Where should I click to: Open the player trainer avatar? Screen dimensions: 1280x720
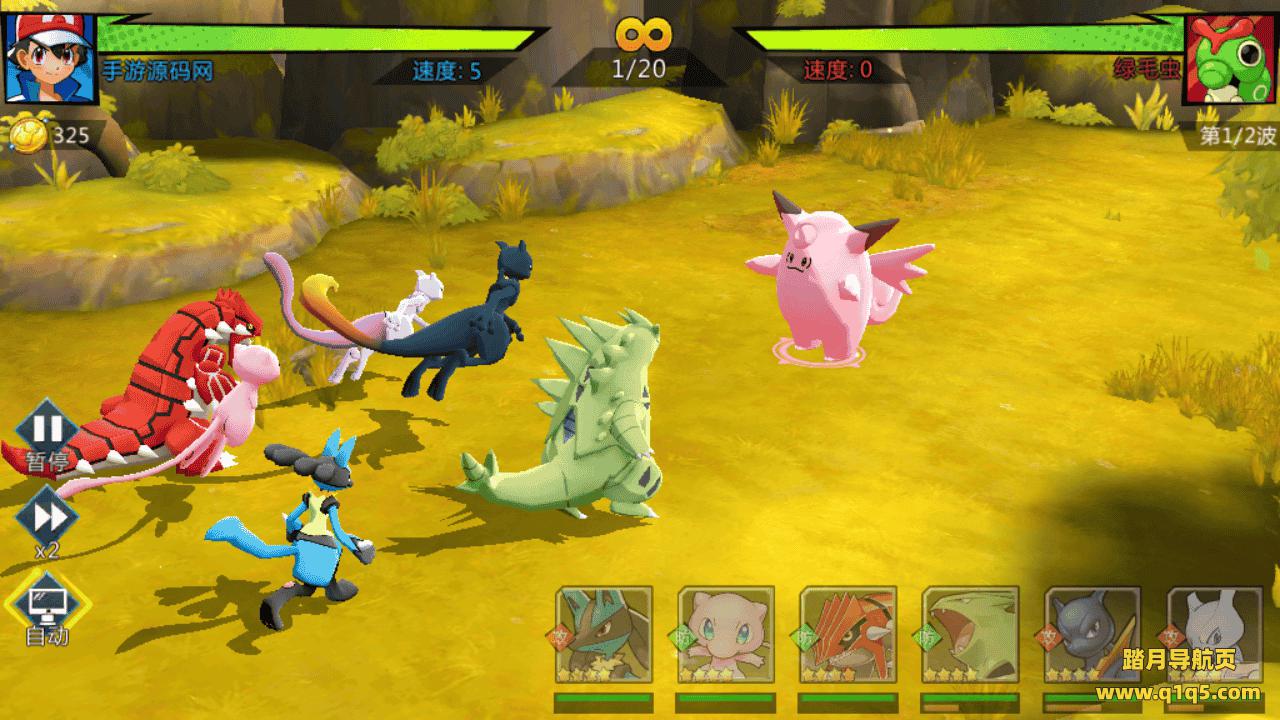(x=49, y=58)
